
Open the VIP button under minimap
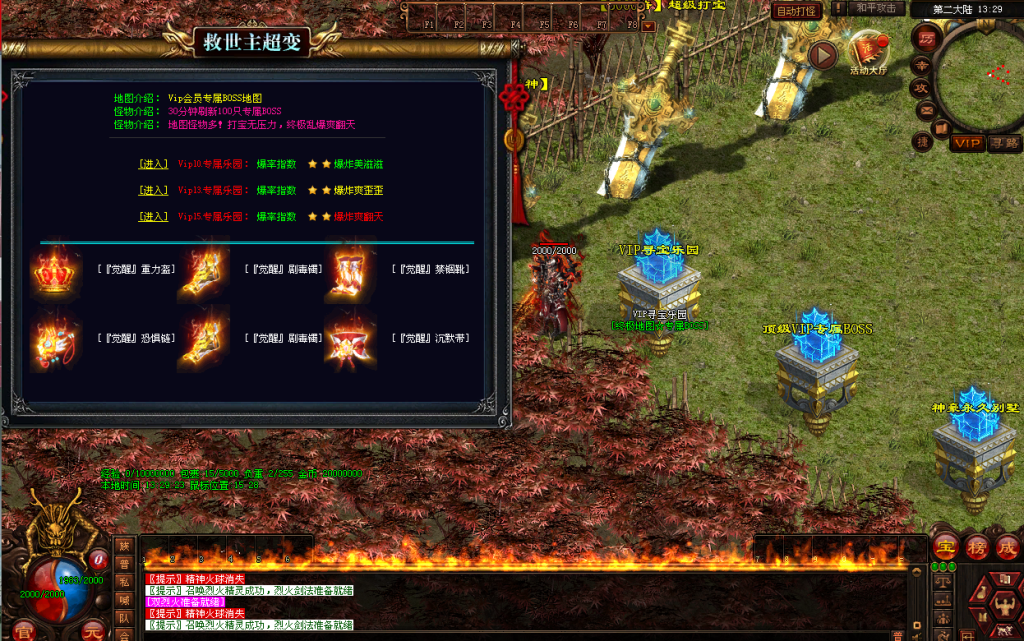point(966,143)
